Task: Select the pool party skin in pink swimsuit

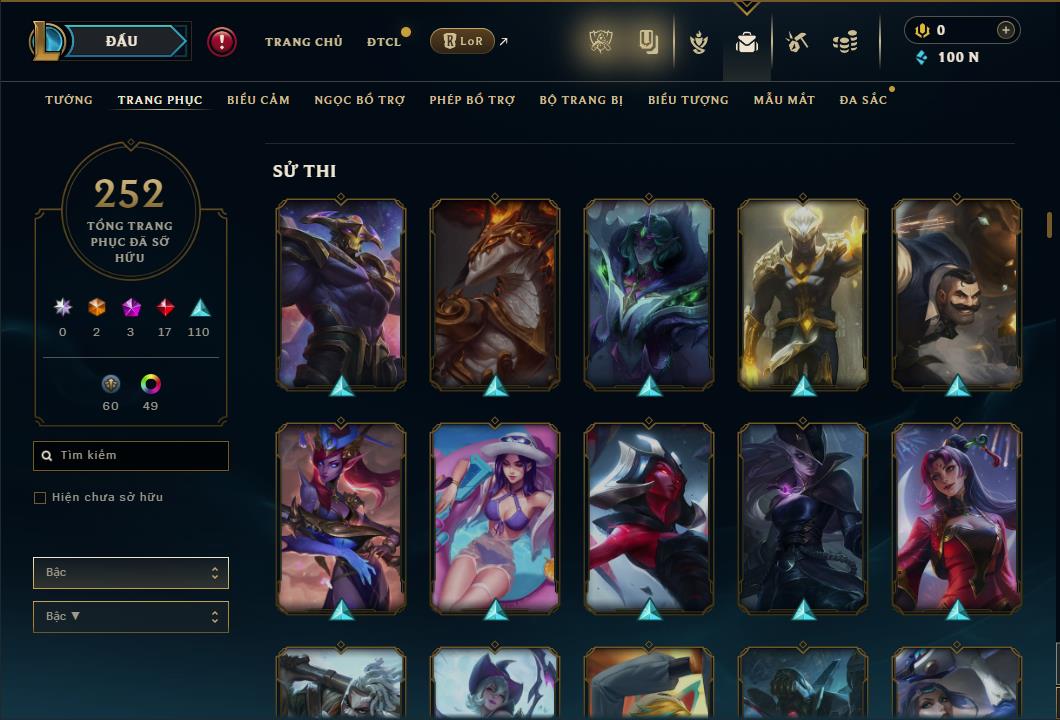Action: point(495,518)
